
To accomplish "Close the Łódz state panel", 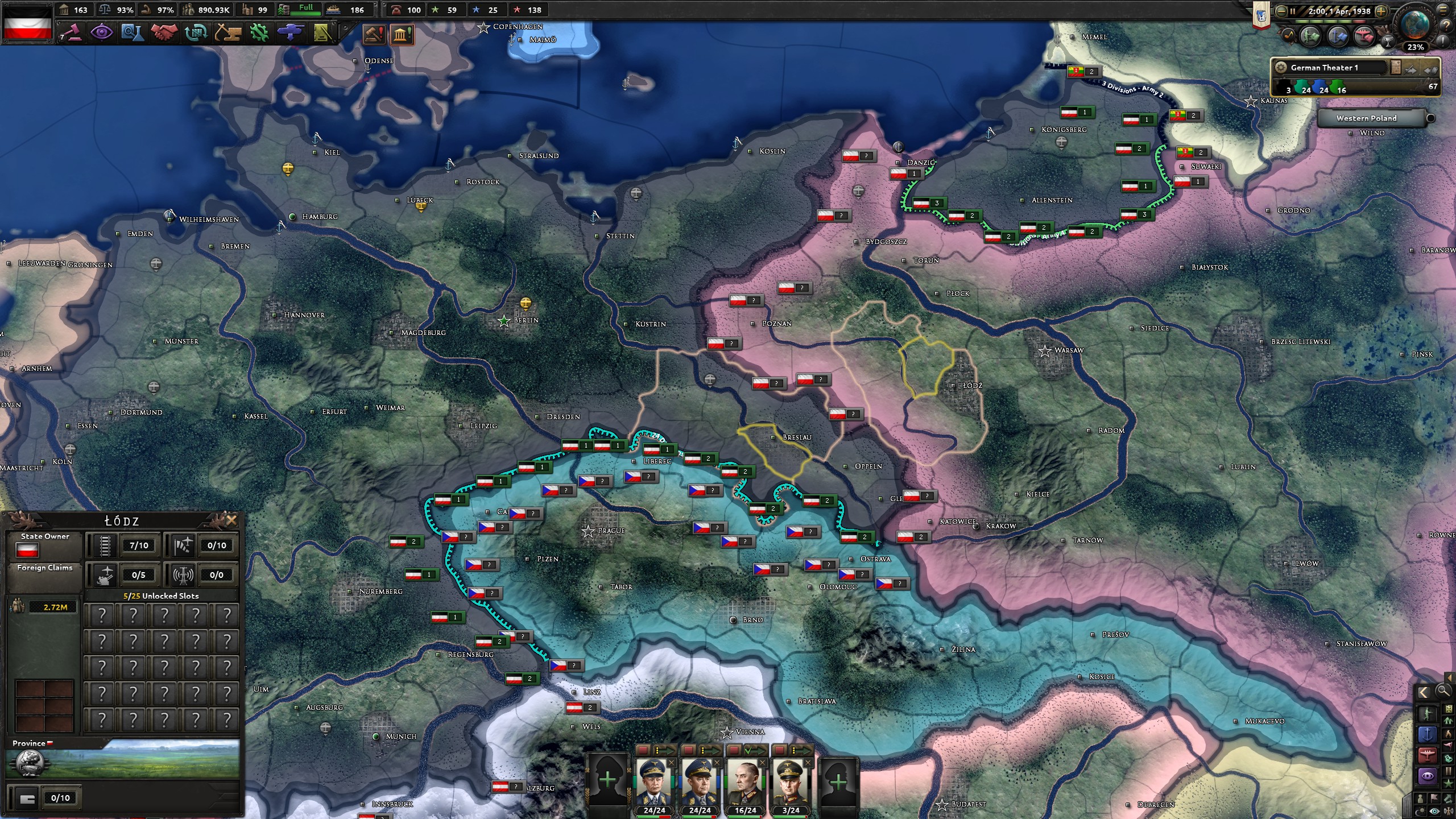I will [231, 520].
